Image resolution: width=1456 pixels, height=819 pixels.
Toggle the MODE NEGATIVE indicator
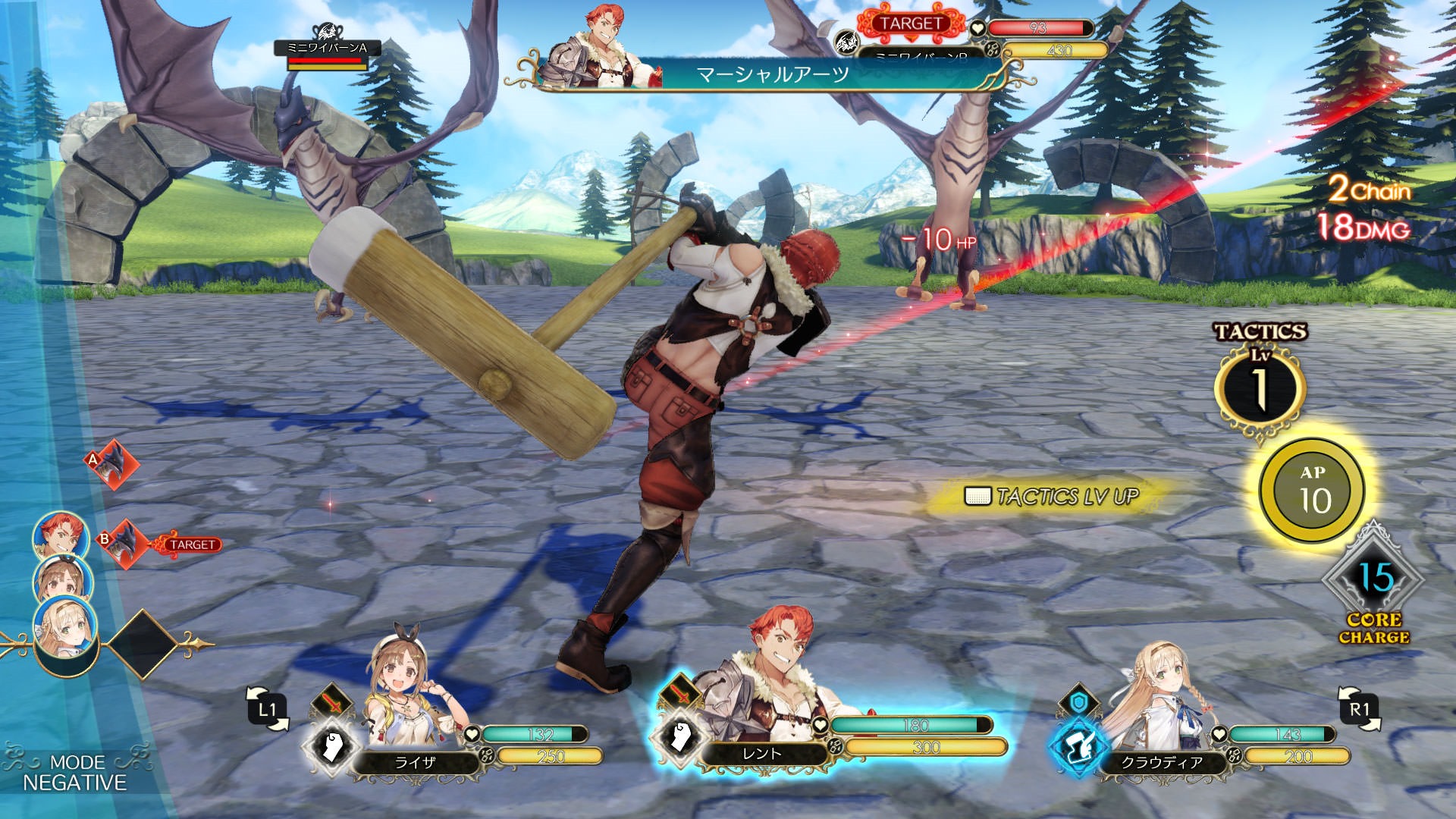pos(74,773)
